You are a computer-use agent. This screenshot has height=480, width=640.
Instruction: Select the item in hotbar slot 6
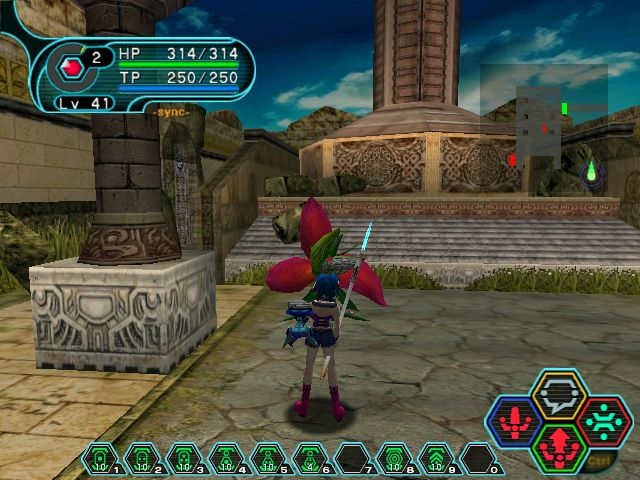(x=310, y=460)
